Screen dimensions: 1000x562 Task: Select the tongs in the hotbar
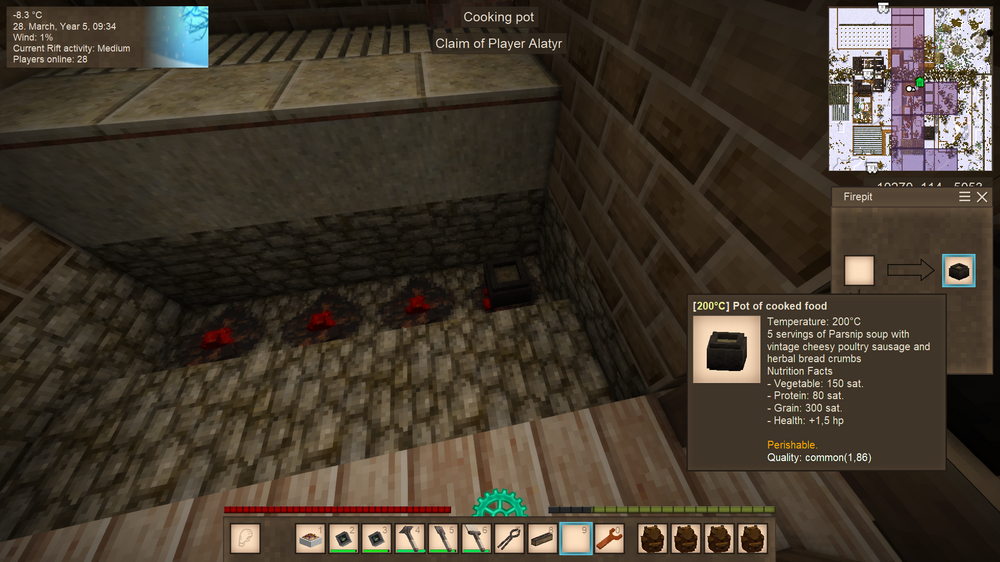click(x=510, y=539)
